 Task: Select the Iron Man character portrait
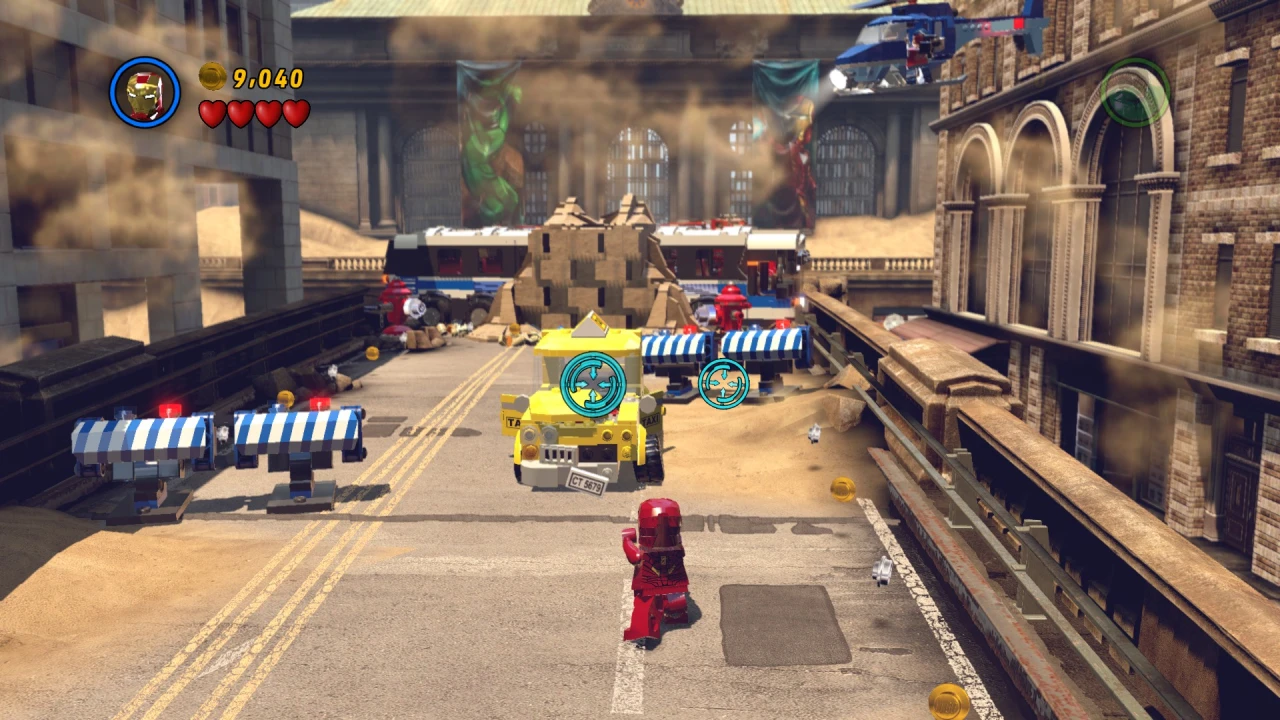click(x=145, y=91)
